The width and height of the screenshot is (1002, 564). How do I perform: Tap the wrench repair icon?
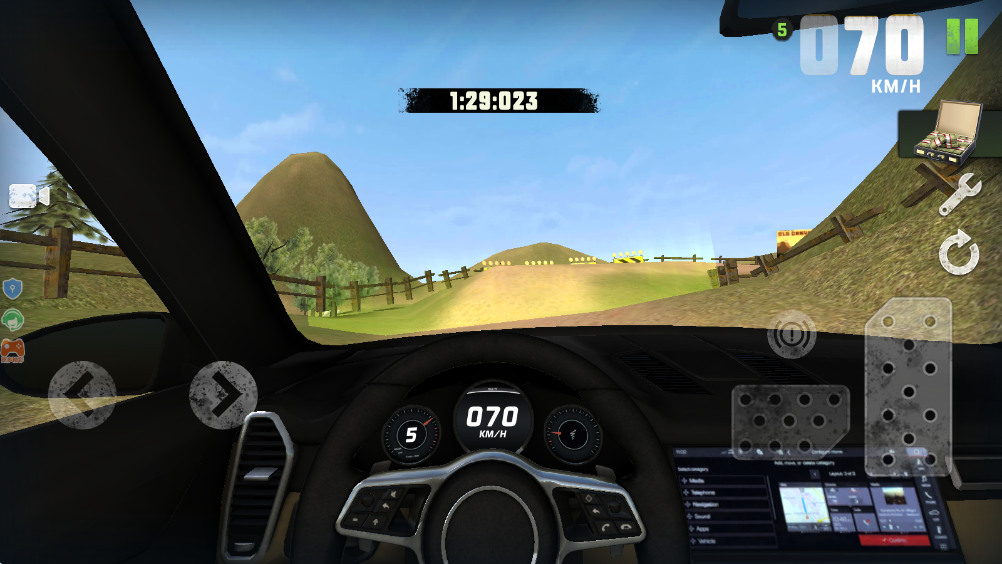pyautogui.click(x=959, y=194)
